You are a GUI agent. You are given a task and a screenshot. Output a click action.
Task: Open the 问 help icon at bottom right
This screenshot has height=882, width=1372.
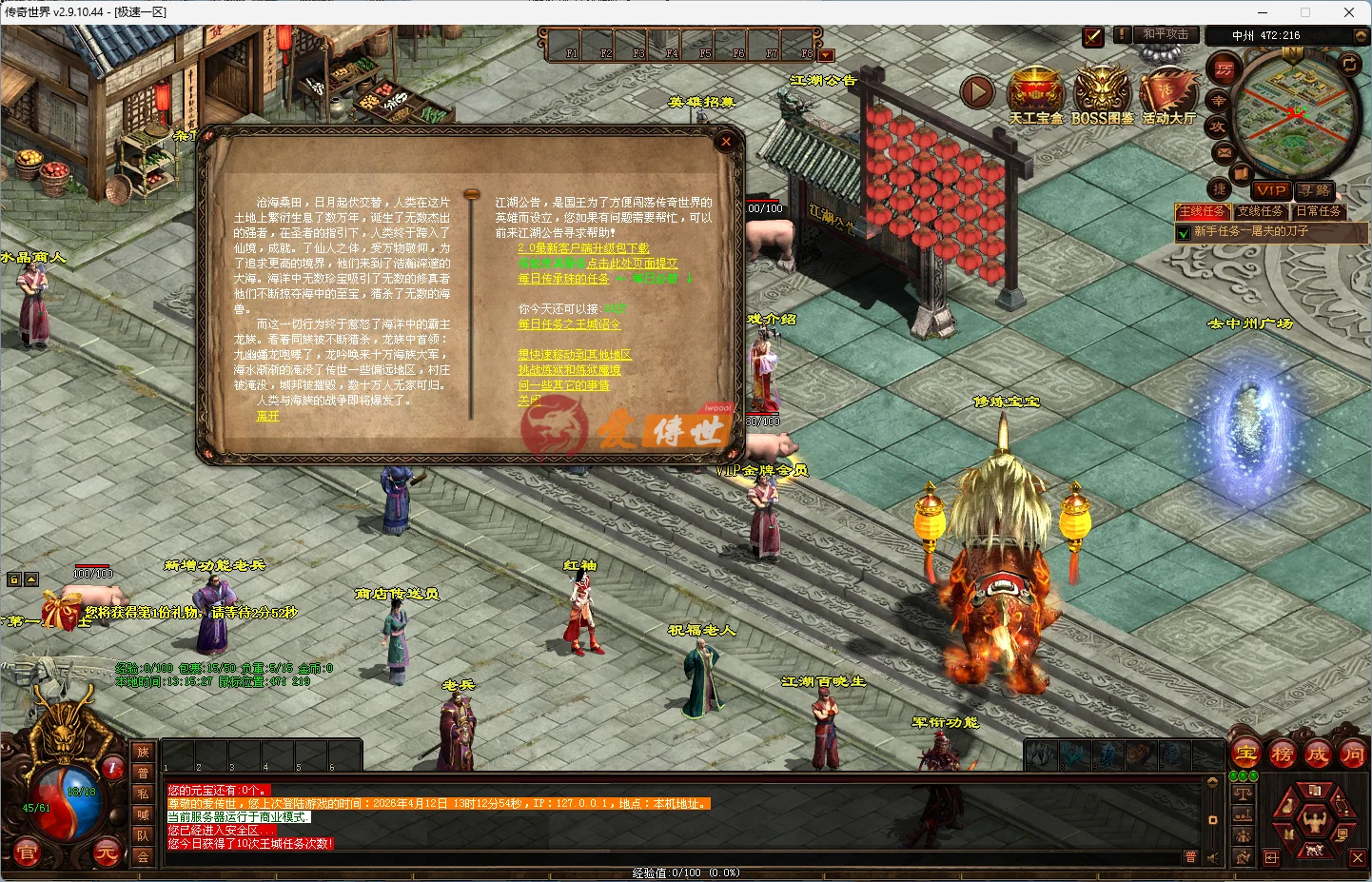pos(1356,752)
